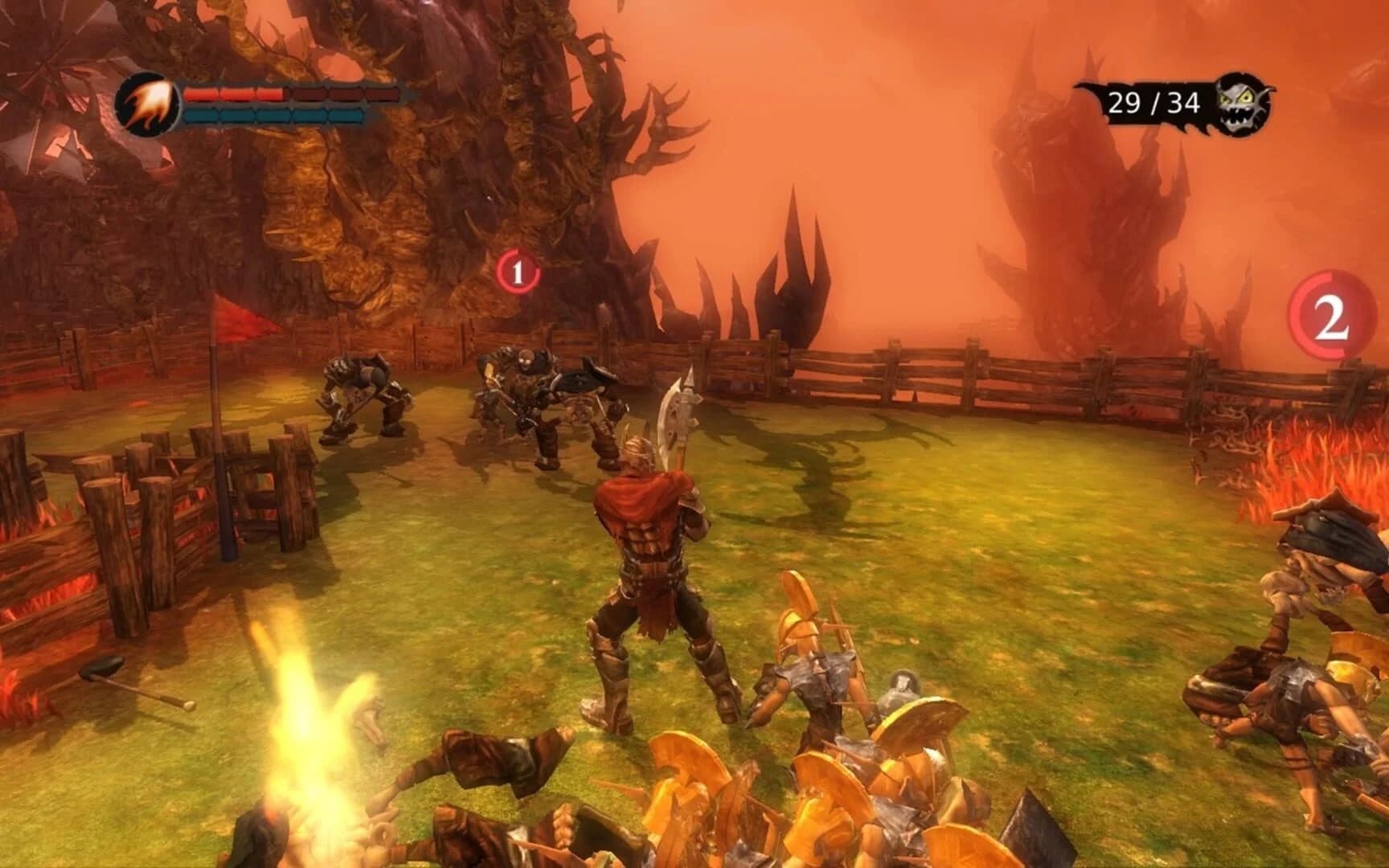
Task: Select the red flag on the fence post
Action: pos(237,319)
